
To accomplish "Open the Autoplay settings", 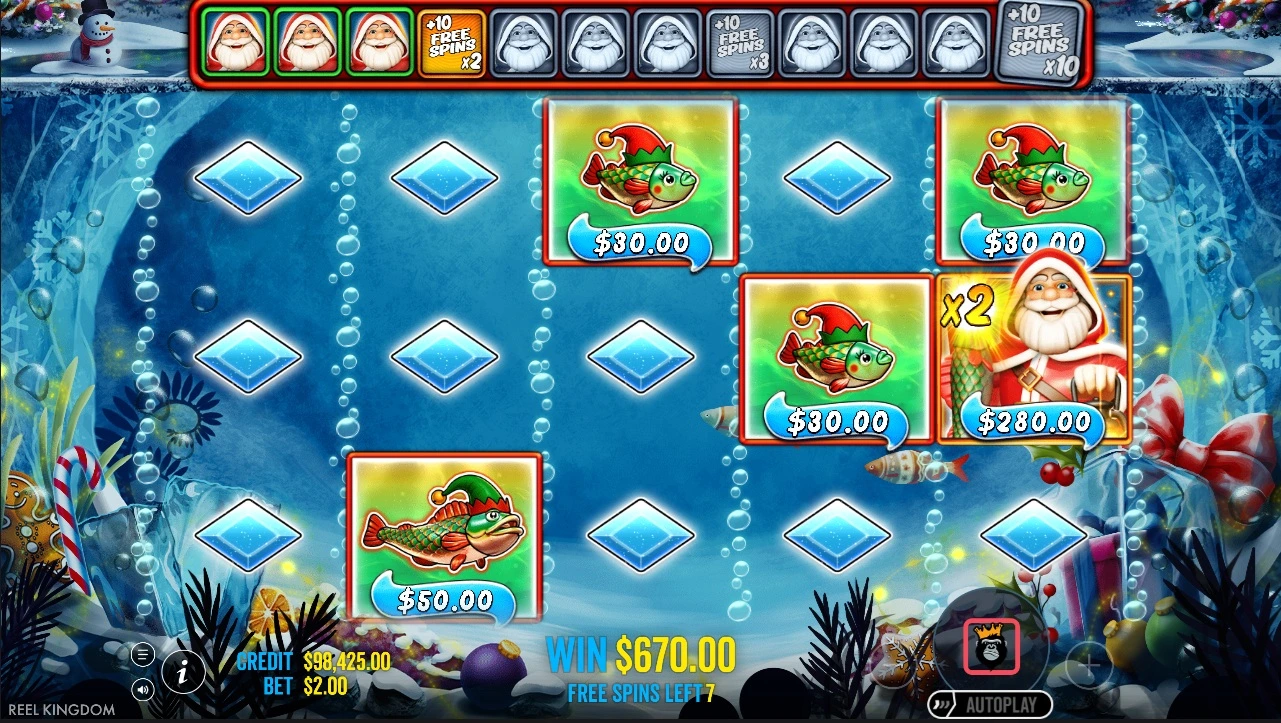I will click(989, 704).
